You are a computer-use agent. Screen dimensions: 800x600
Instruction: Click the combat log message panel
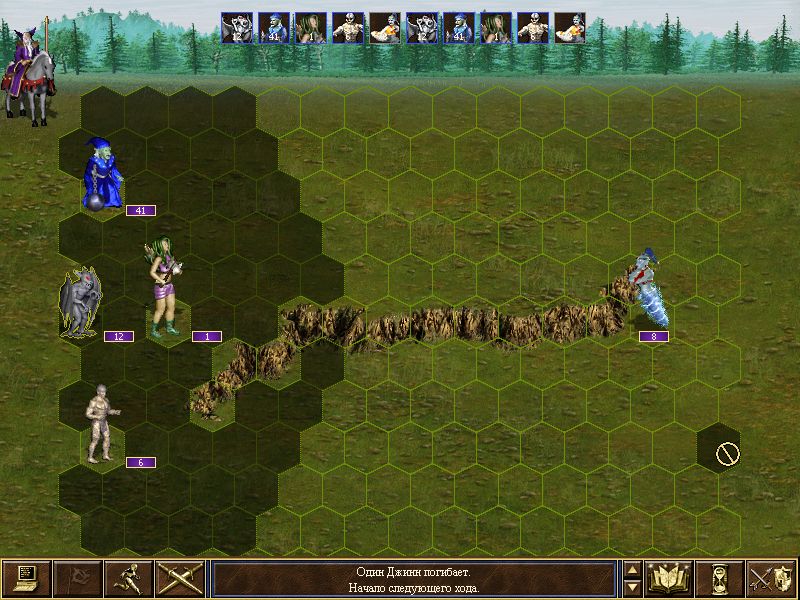coord(413,579)
